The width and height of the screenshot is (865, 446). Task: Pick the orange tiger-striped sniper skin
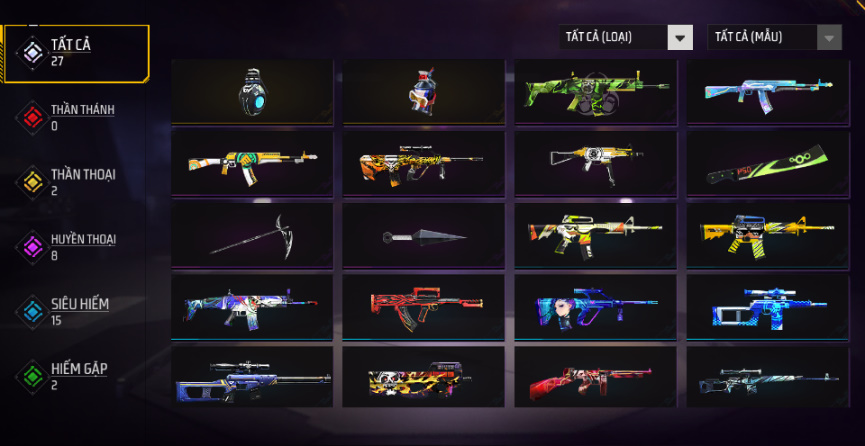click(x=423, y=162)
